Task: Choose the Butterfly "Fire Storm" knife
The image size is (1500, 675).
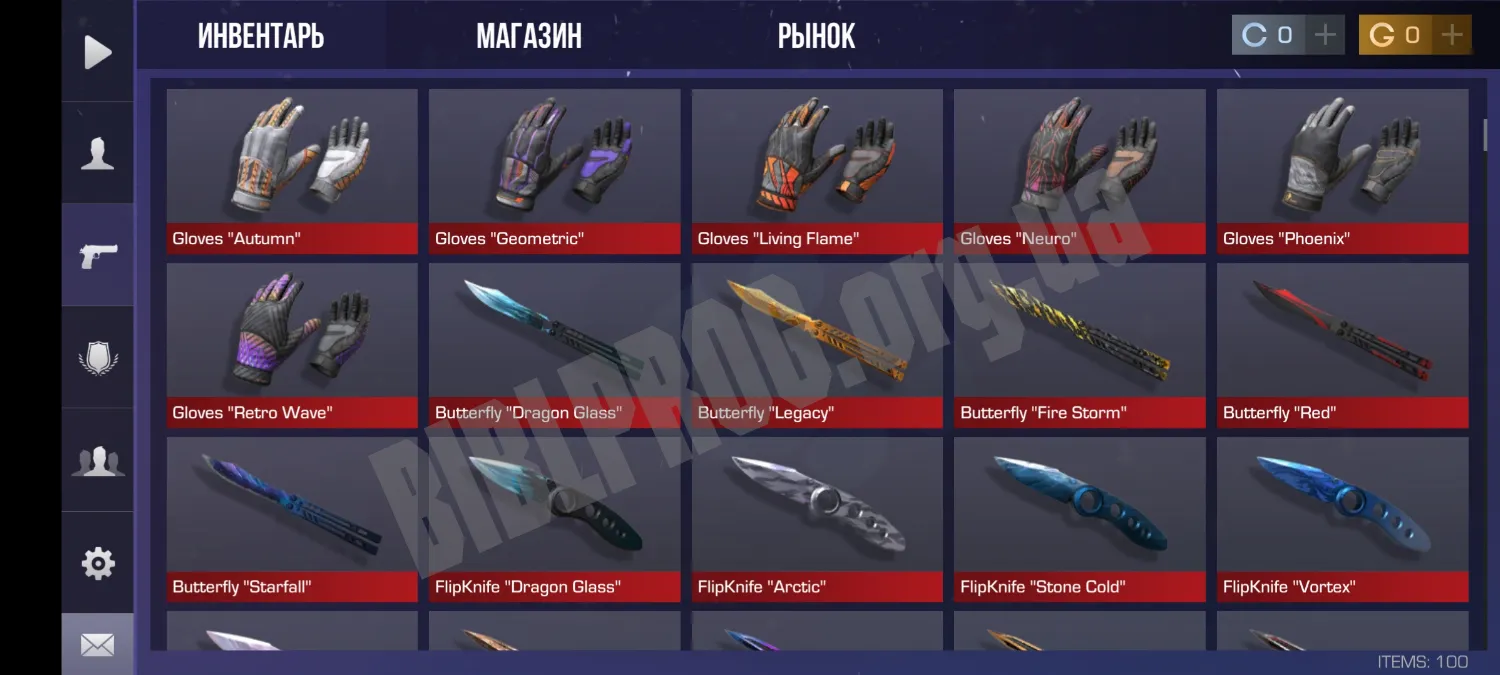Action: point(1079,344)
